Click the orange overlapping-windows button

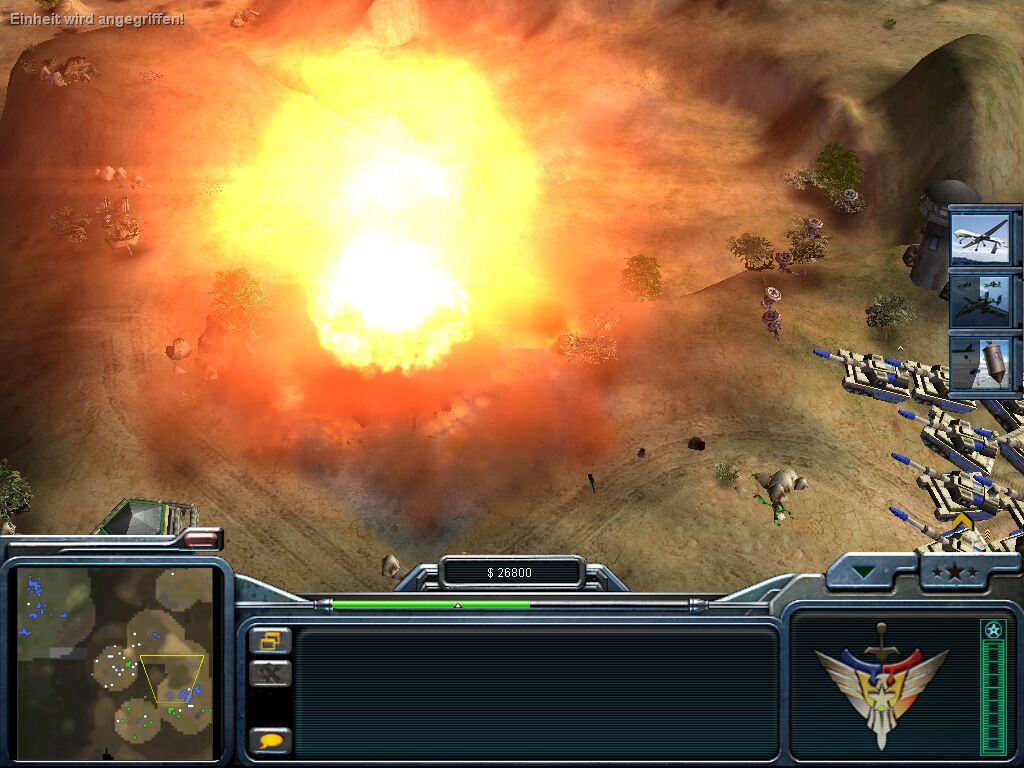click(270, 640)
